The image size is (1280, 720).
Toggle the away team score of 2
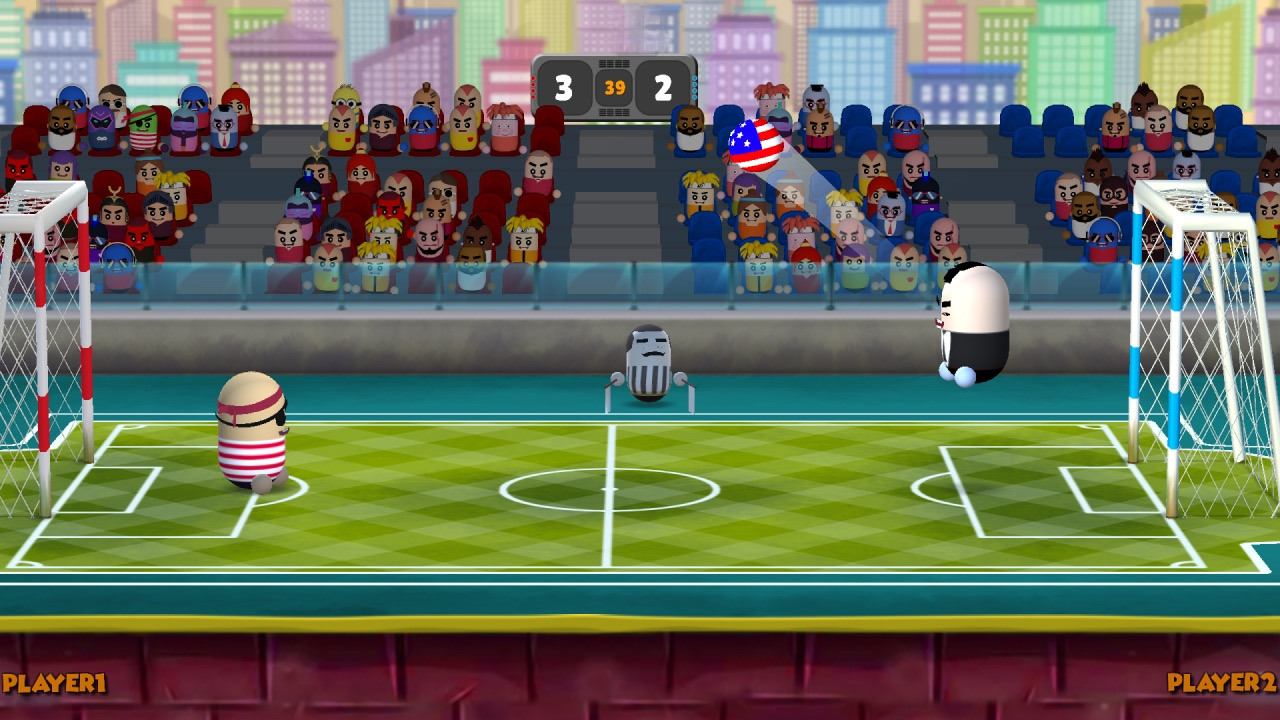(664, 85)
